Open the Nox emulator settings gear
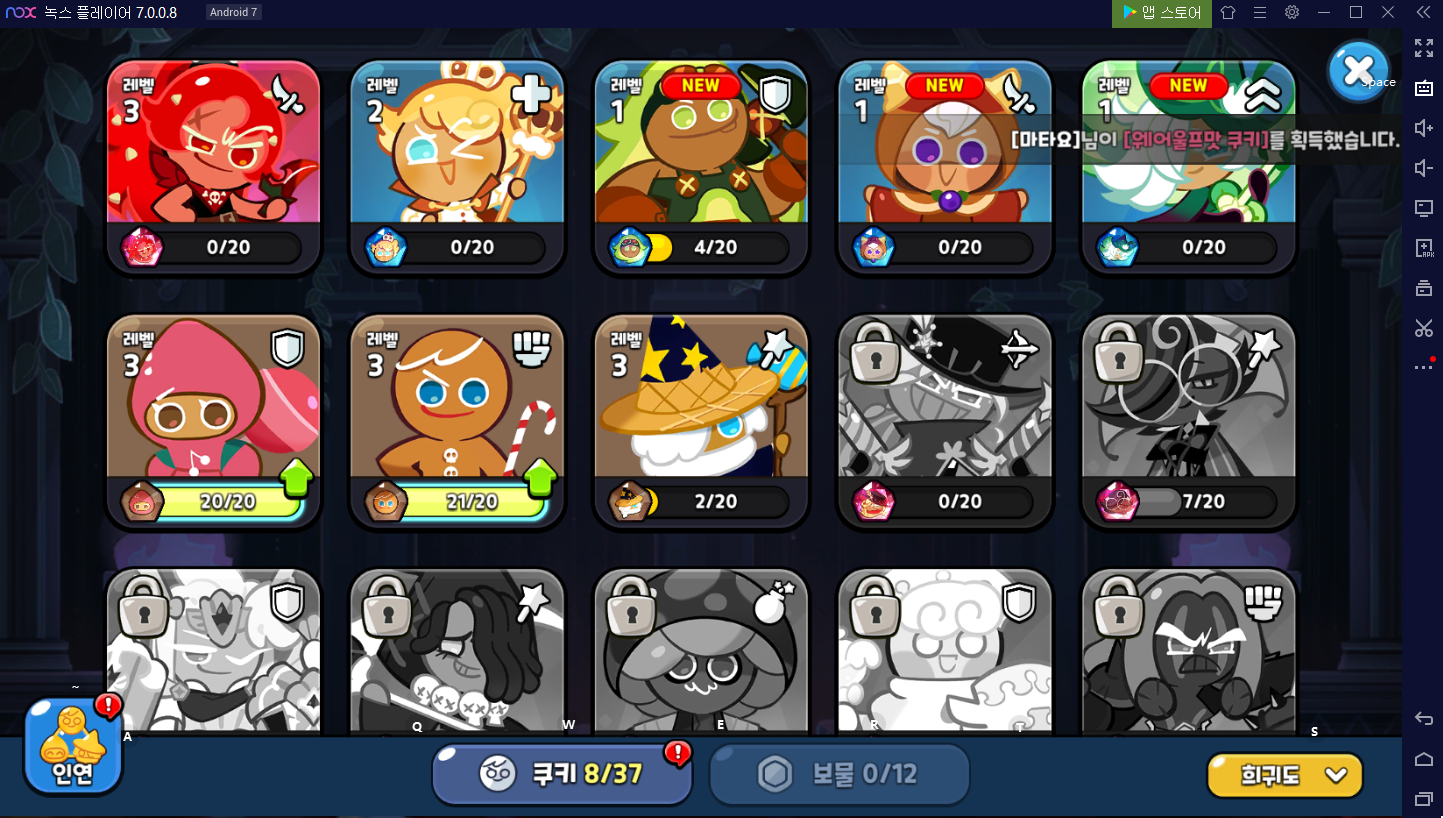1443x818 pixels. (1292, 12)
